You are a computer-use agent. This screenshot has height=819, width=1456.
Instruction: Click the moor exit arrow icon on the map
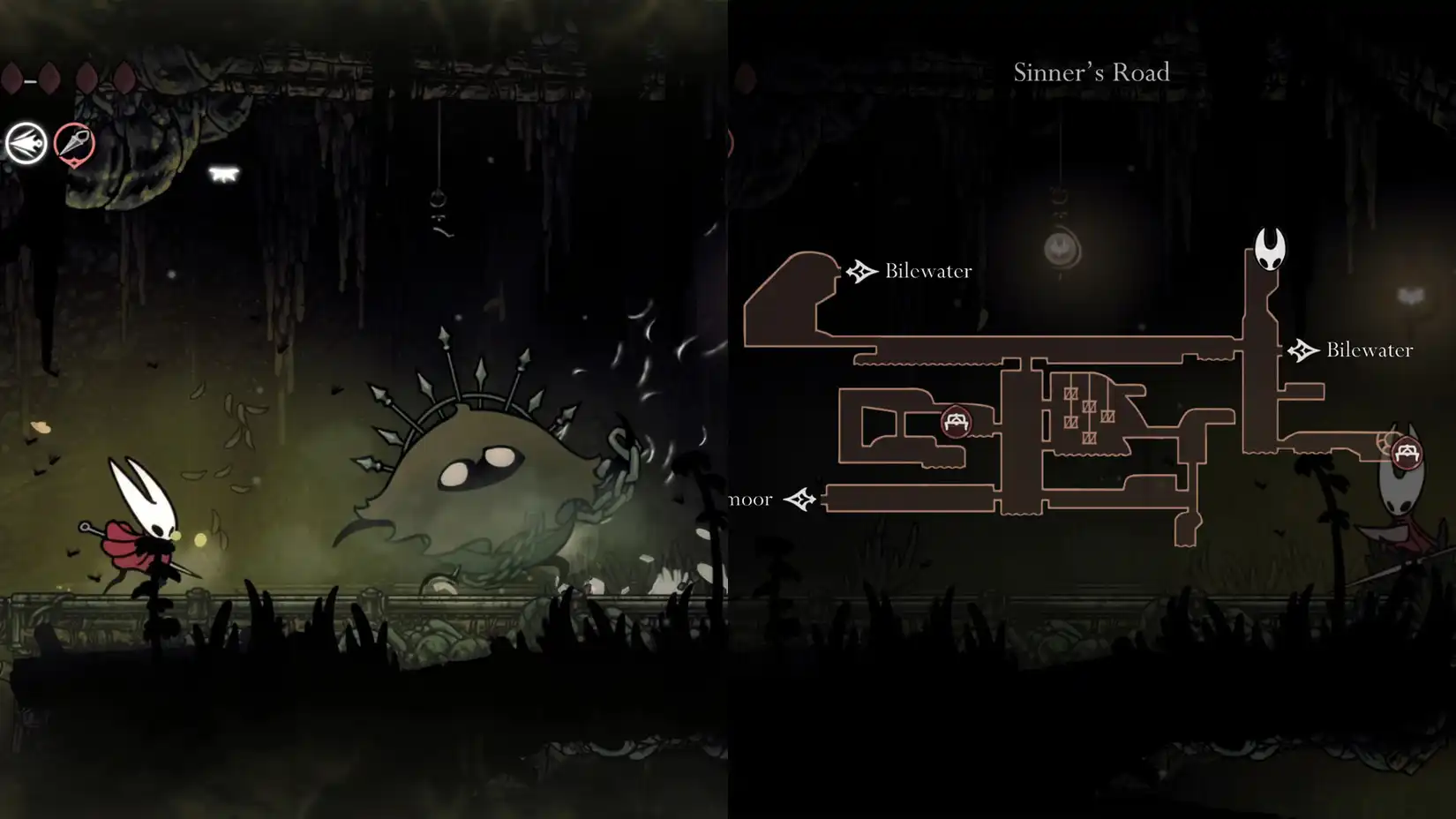801,499
